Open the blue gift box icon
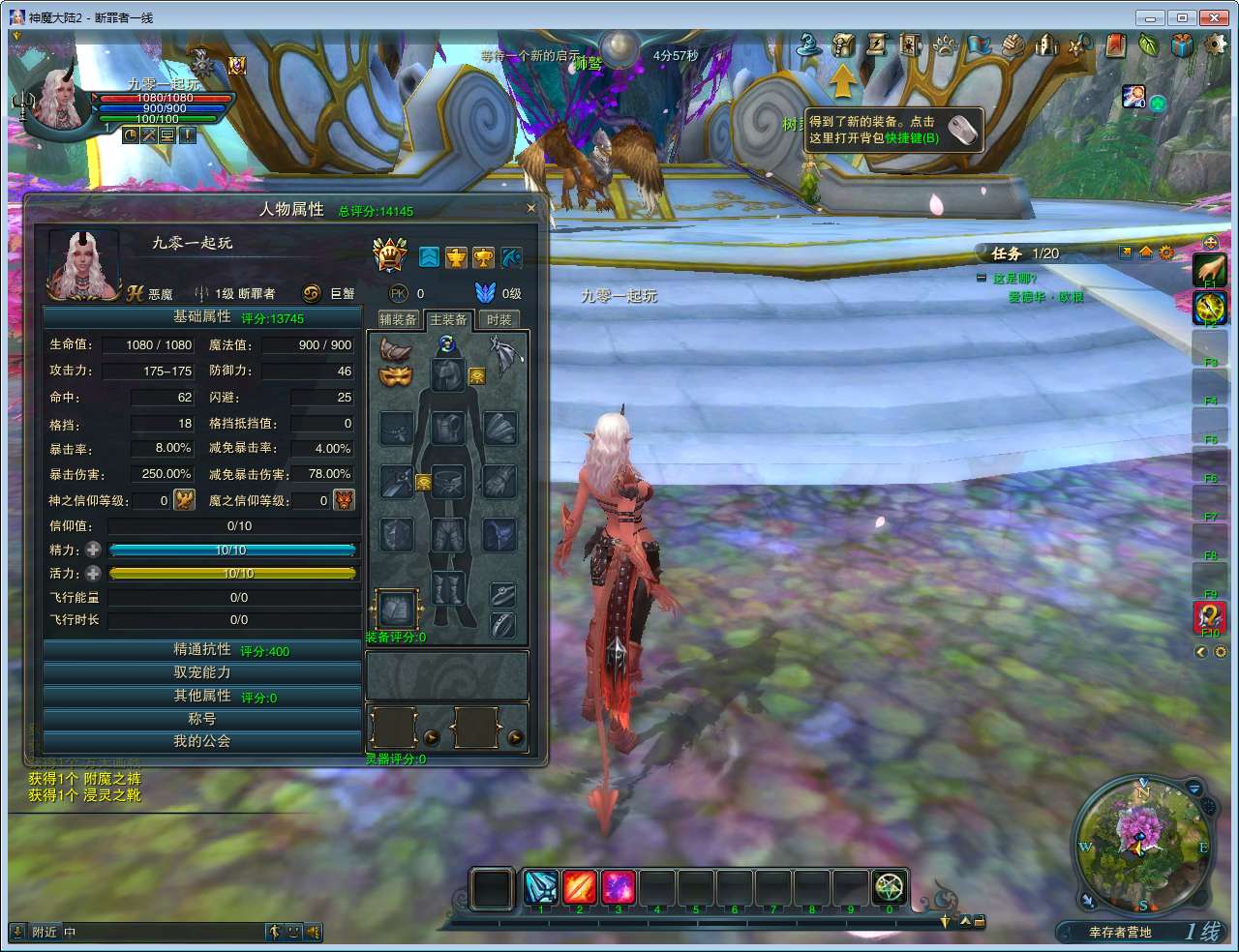1239x952 pixels. pos(1183,45)
